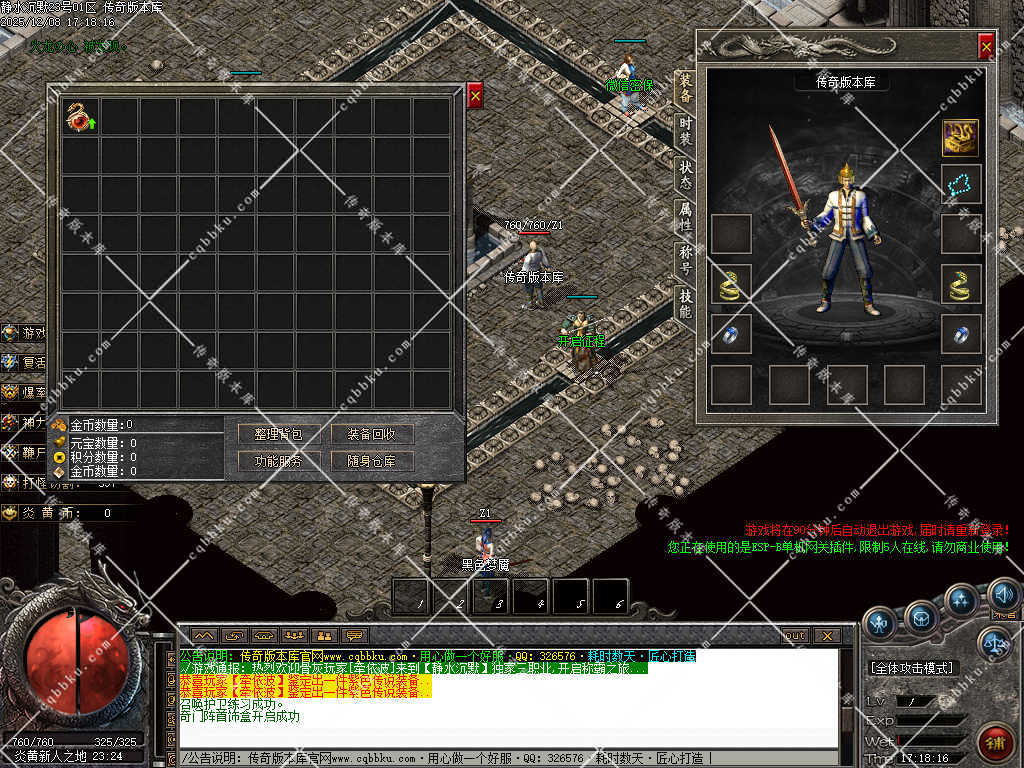Switch to the 时装 fashion tab
Image resolution: width=1024 pixels, height=768 pixels.
685,129
